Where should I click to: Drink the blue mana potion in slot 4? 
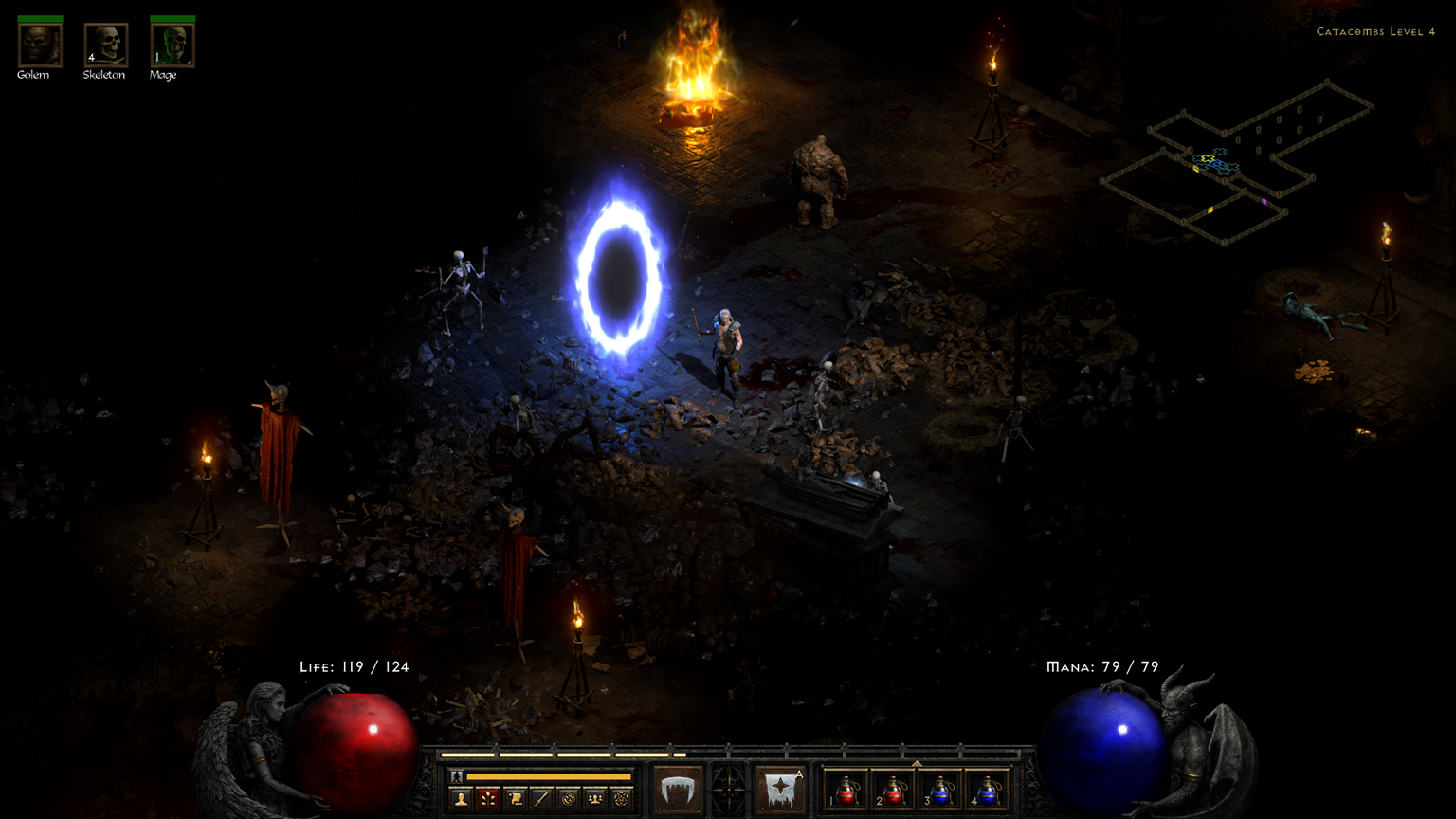[x=987, y=791]
